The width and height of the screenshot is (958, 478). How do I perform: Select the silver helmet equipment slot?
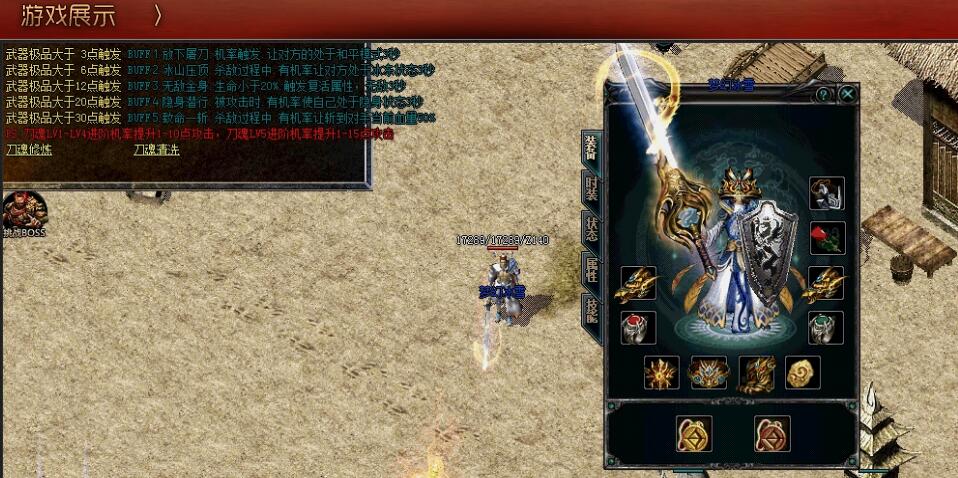coord(827,193)
